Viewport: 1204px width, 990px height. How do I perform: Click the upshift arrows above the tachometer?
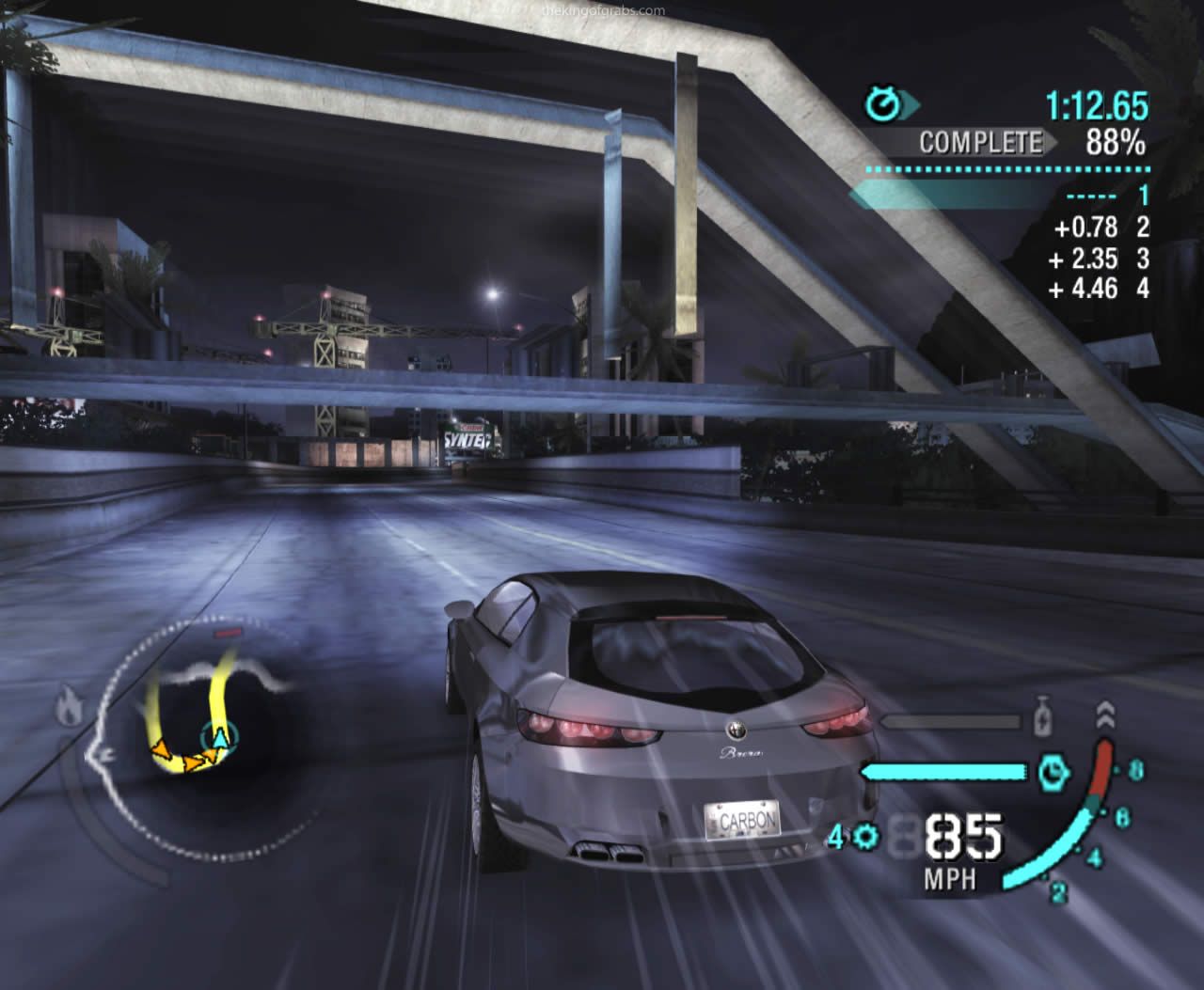click(x=1105, y=714)
